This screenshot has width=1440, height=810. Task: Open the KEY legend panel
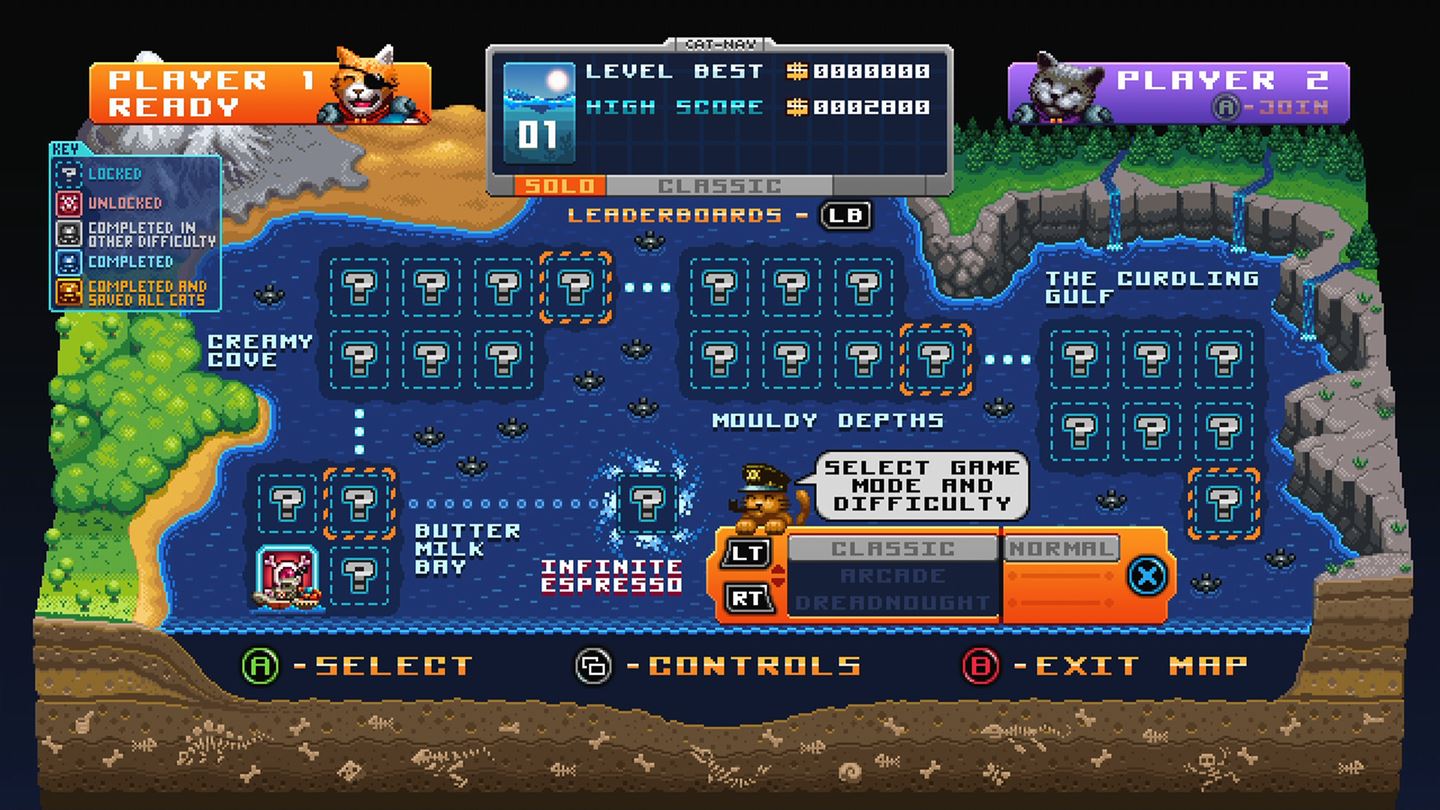pyautogui.click(x=64, y=146)
